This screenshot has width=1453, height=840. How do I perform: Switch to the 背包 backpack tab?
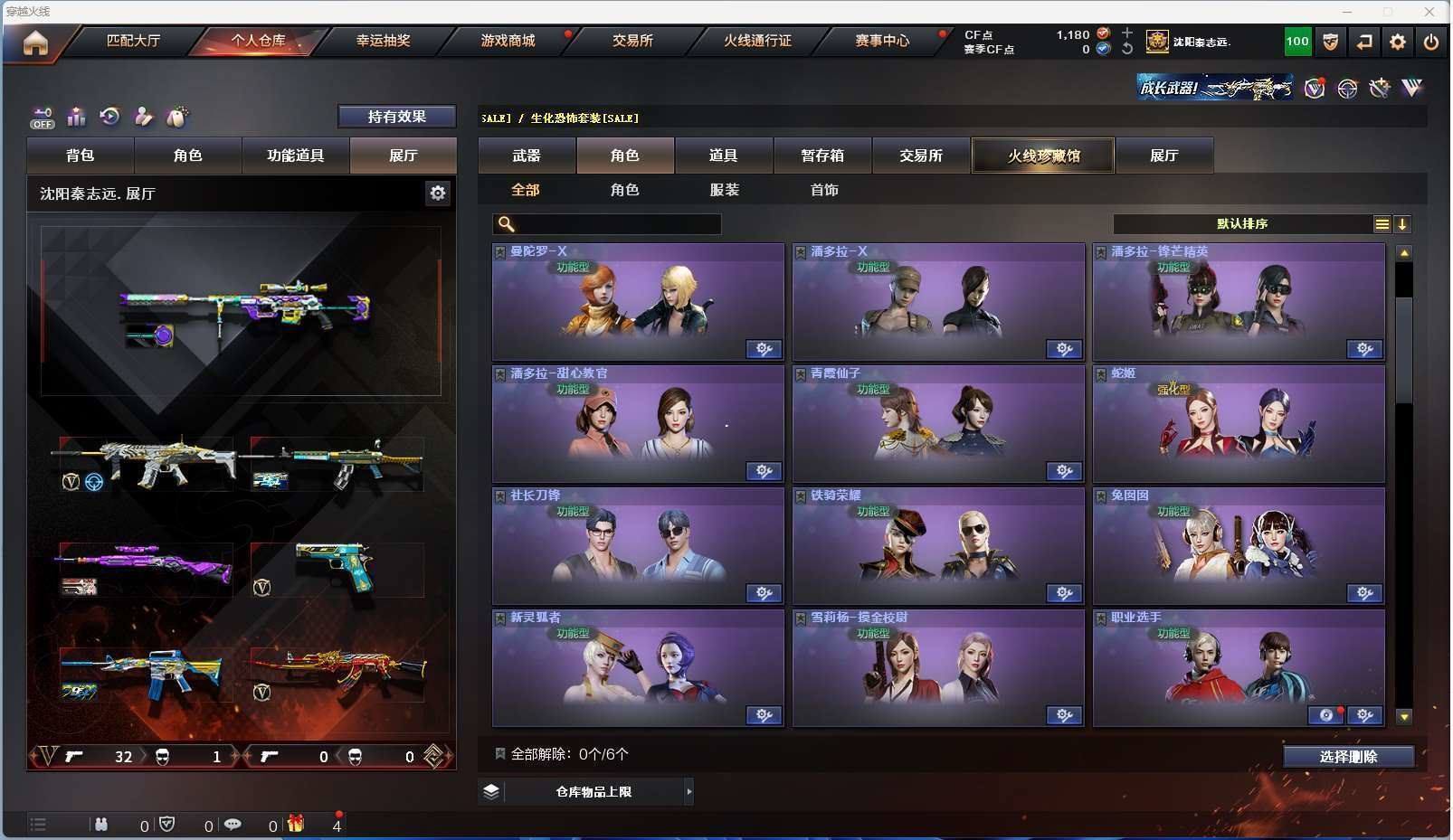pos(81,156)
